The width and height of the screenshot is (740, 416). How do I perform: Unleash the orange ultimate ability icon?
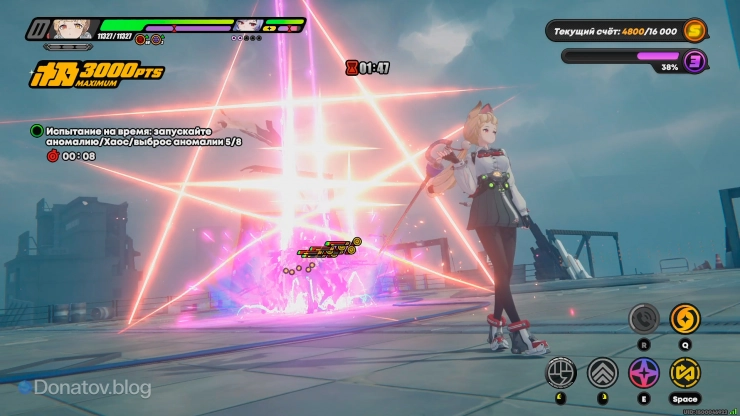coord(685,319)
